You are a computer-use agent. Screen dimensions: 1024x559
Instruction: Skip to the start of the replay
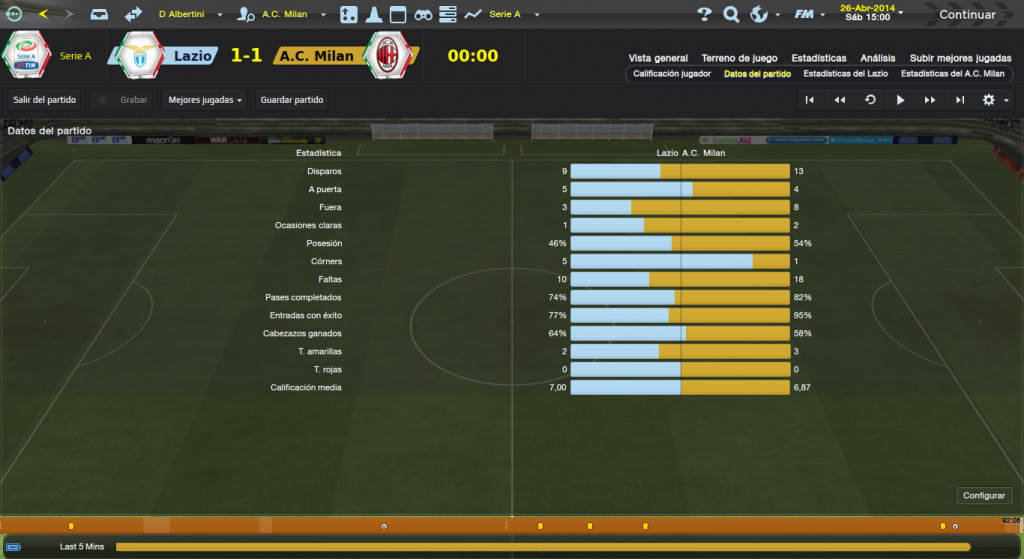click(810, 100)
